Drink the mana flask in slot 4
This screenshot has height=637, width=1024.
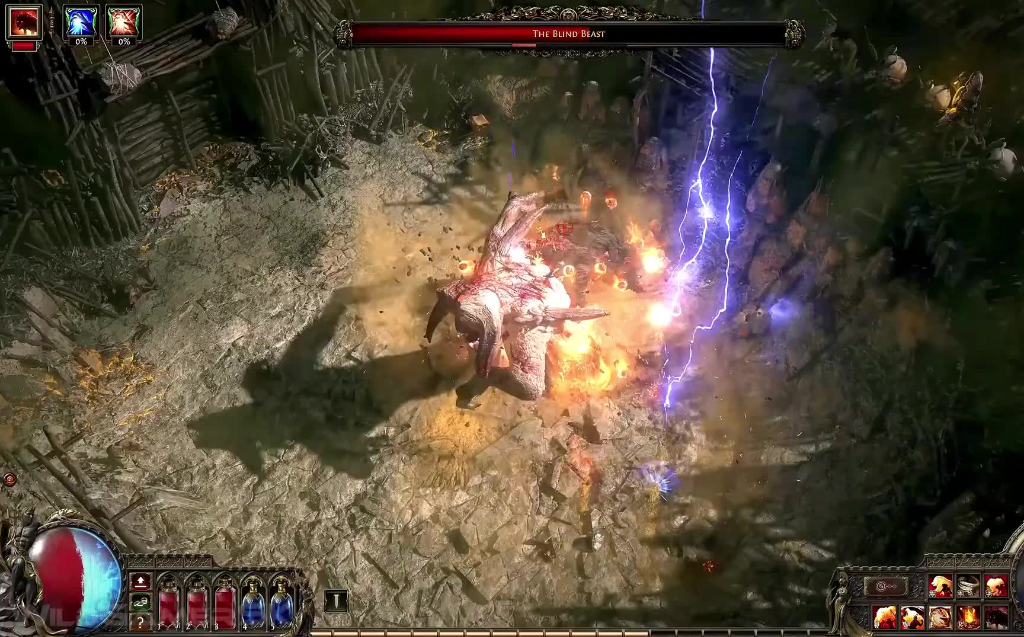(x=253, y=606)
